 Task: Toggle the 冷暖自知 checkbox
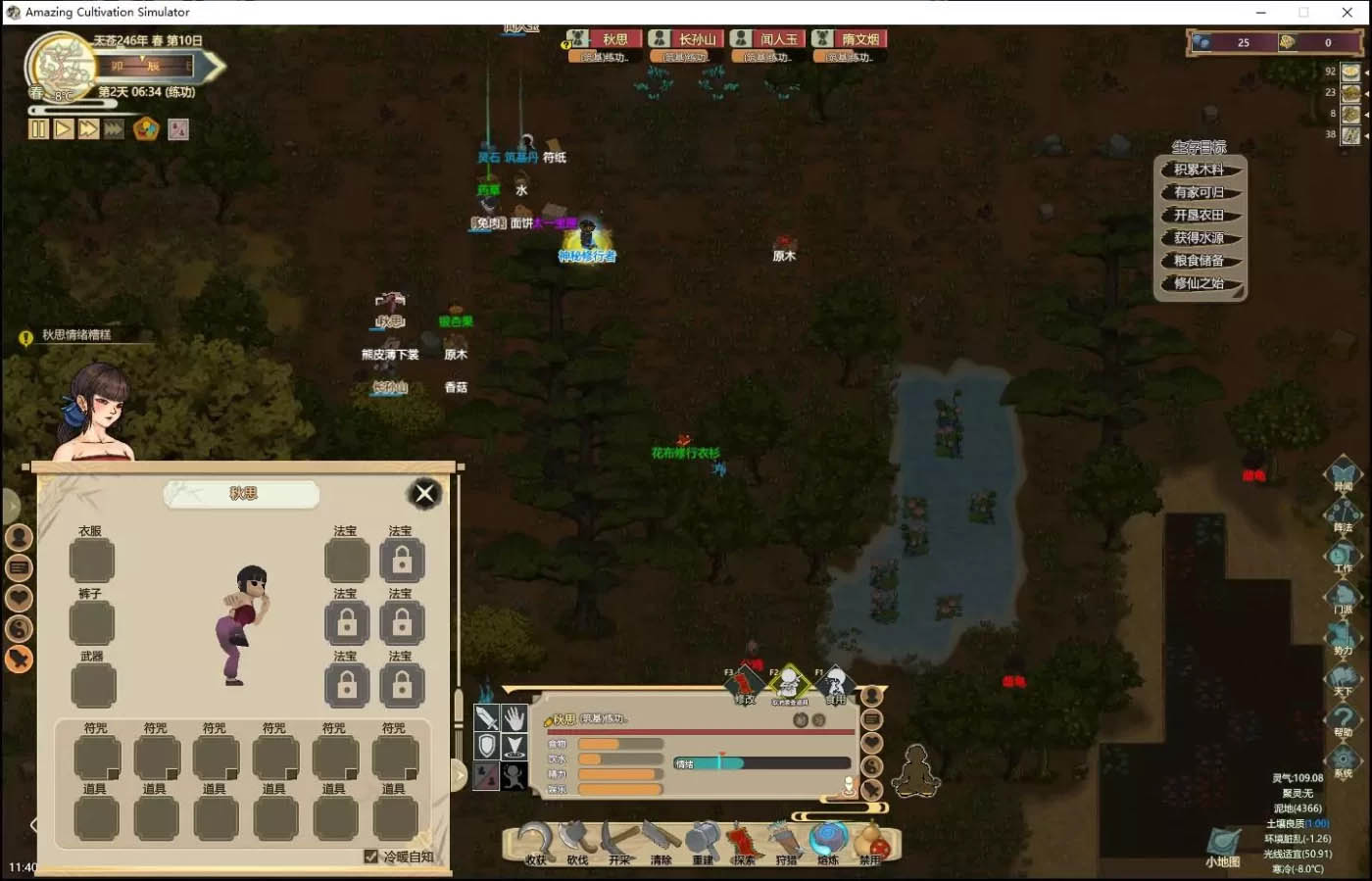(370, 857)
